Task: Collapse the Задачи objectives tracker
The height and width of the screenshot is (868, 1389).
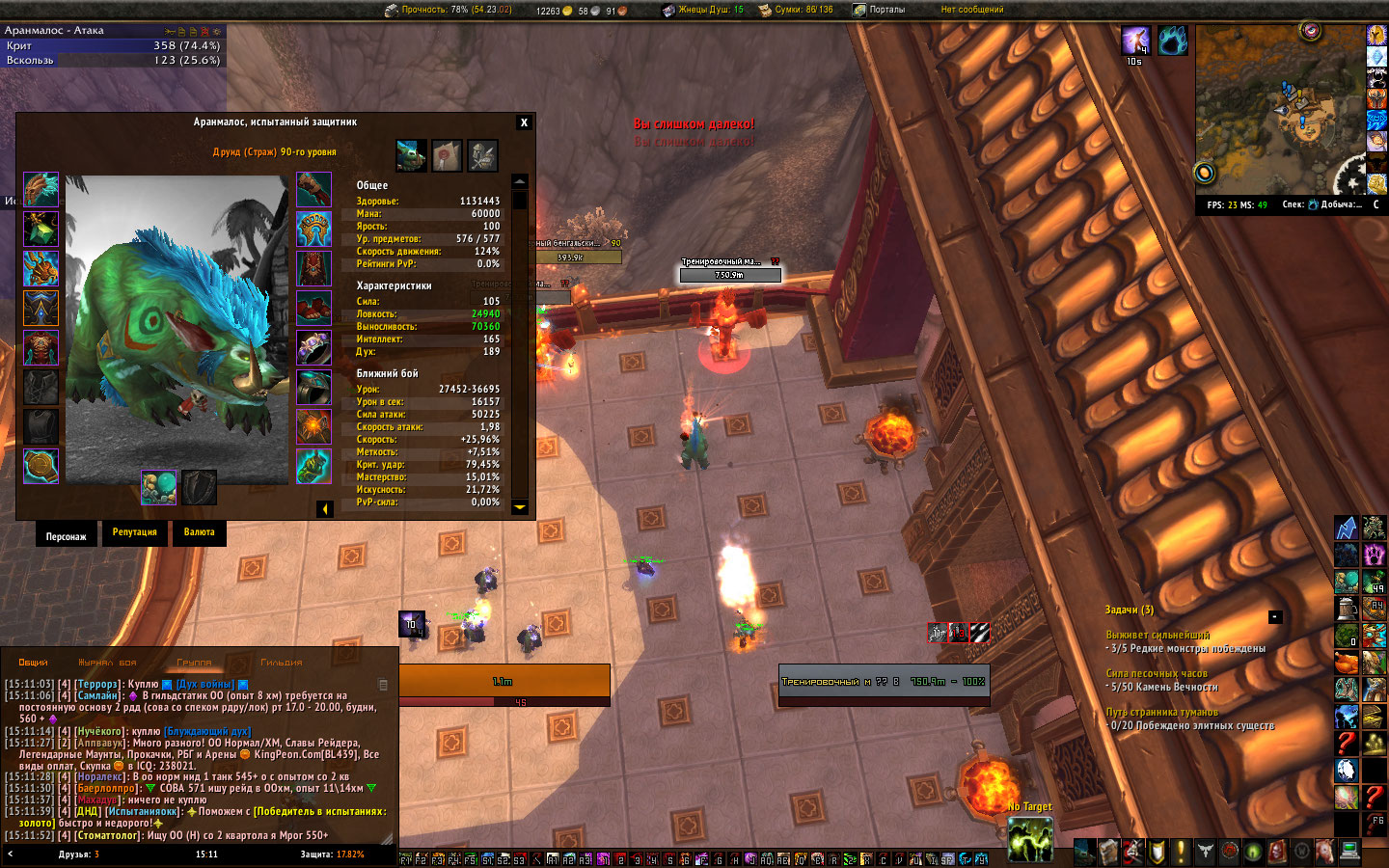Action: (1274, 616)
